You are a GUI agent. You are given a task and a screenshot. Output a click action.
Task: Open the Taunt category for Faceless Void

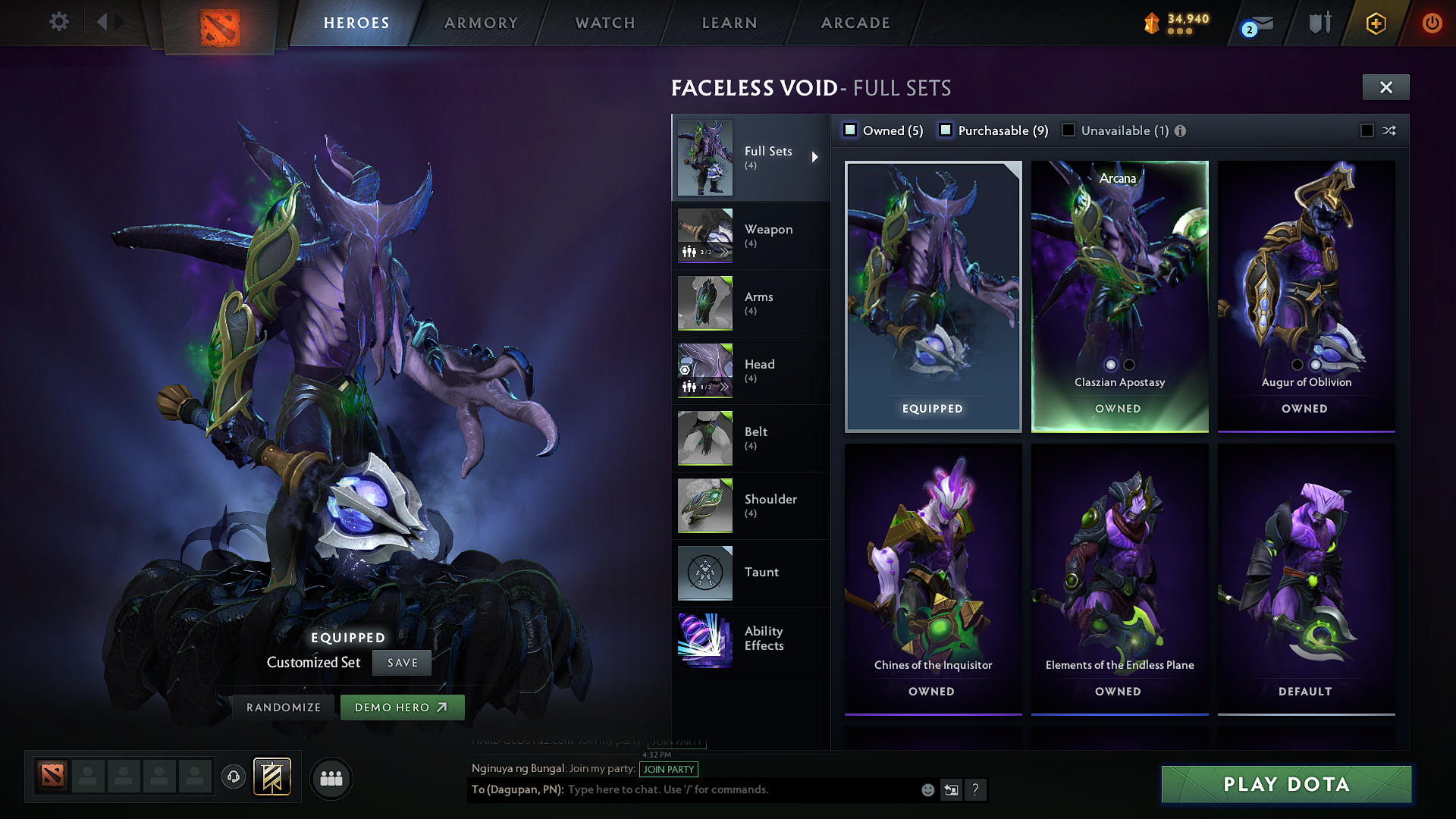(x=761, y=573)
